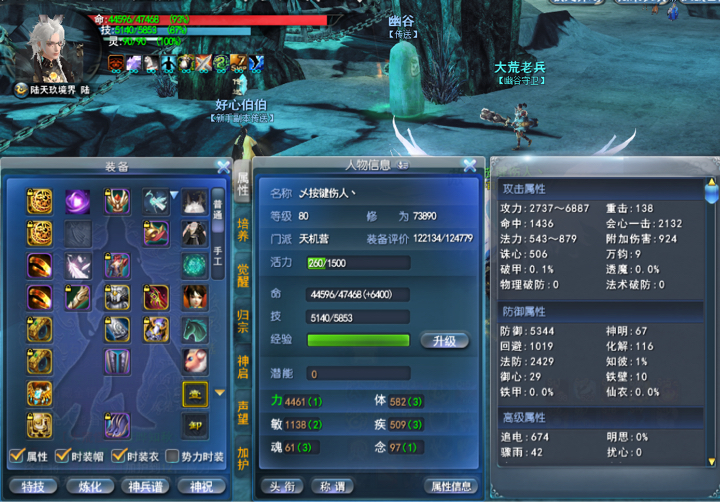Open the 神兵谱 weapon codex
The width and height of the screenshot is (720, 502).
145,486
